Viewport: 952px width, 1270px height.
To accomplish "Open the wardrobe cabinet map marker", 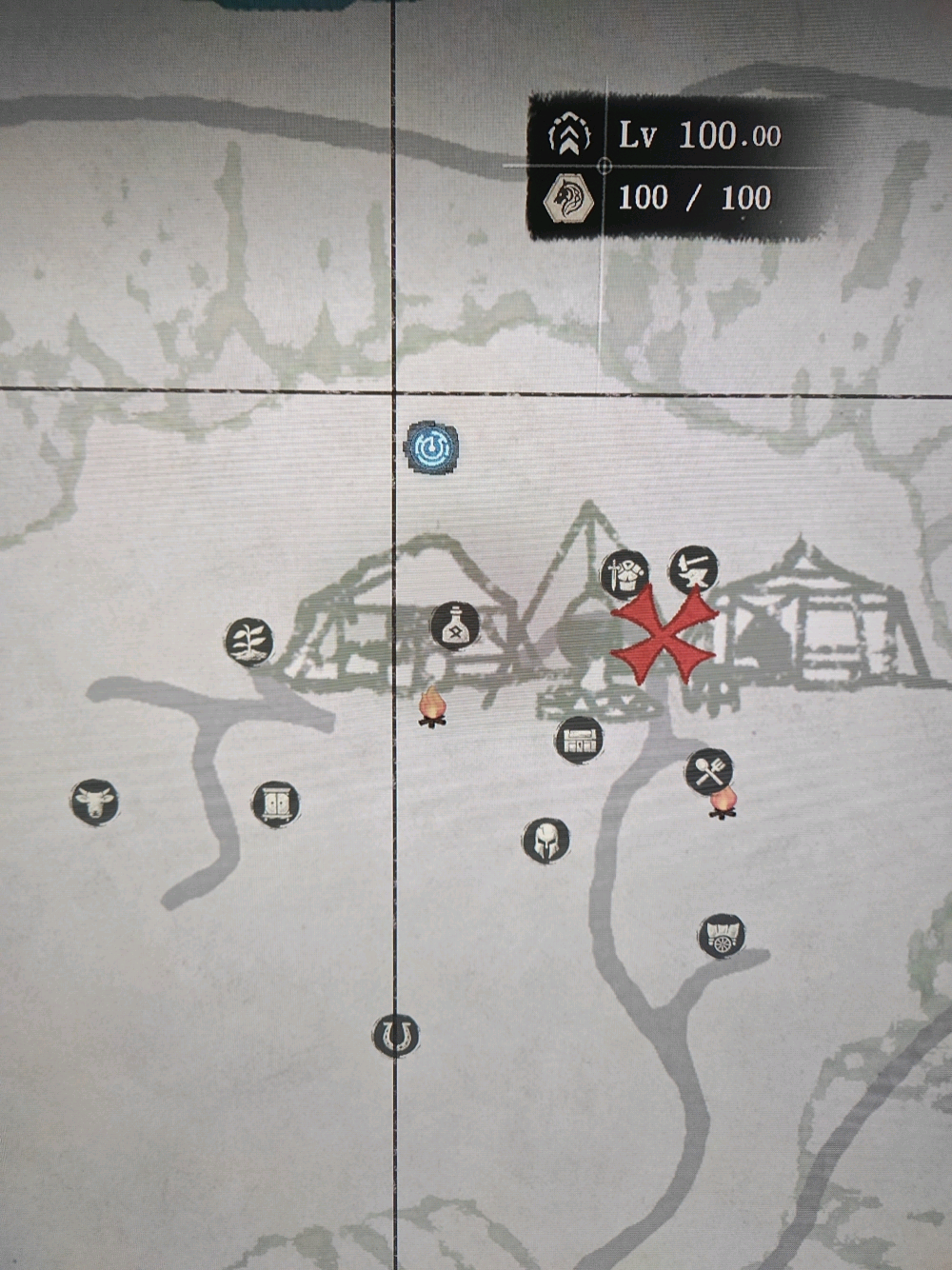I will (275, 804).
